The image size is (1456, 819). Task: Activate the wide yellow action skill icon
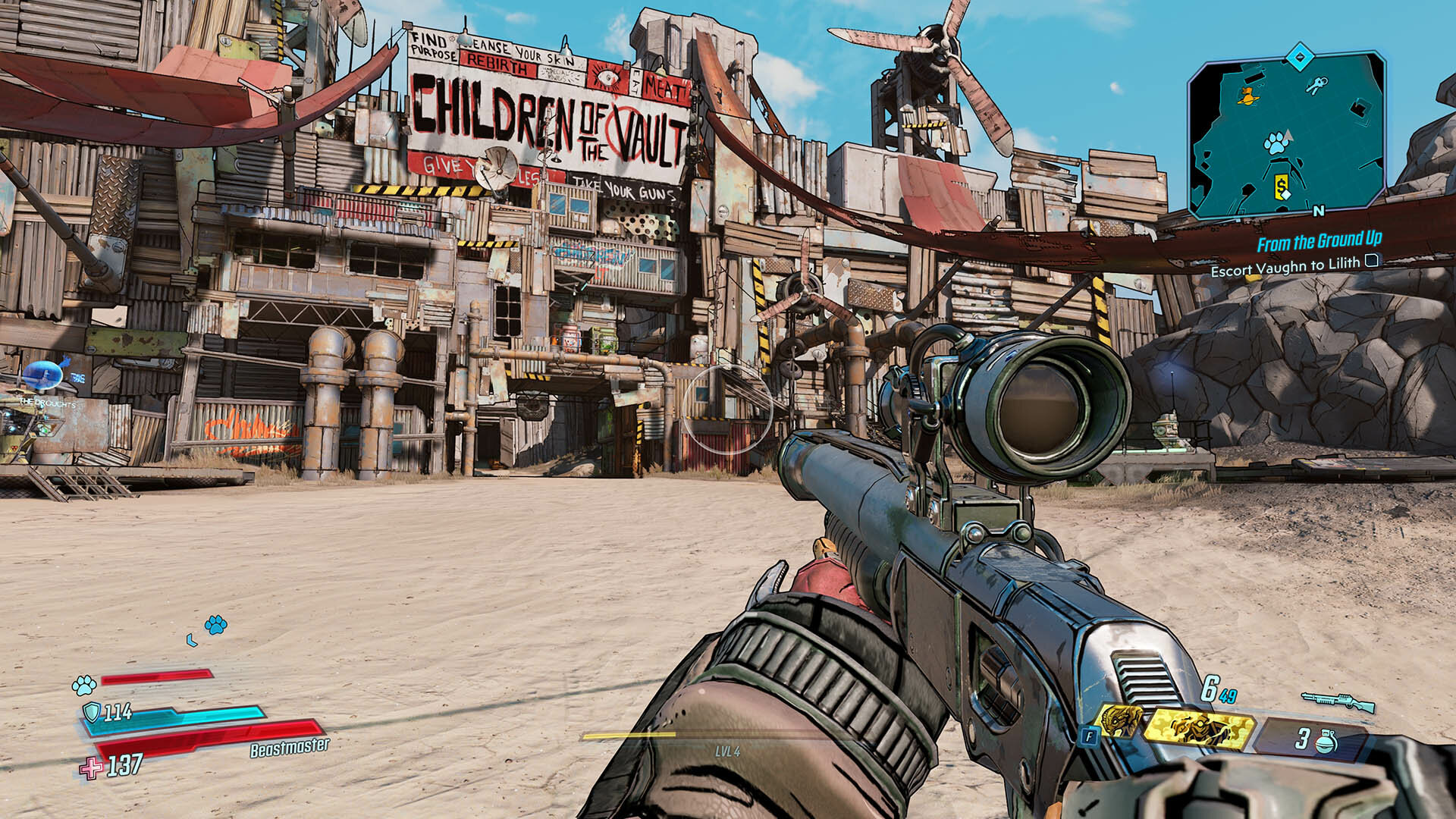point(1198,729)
